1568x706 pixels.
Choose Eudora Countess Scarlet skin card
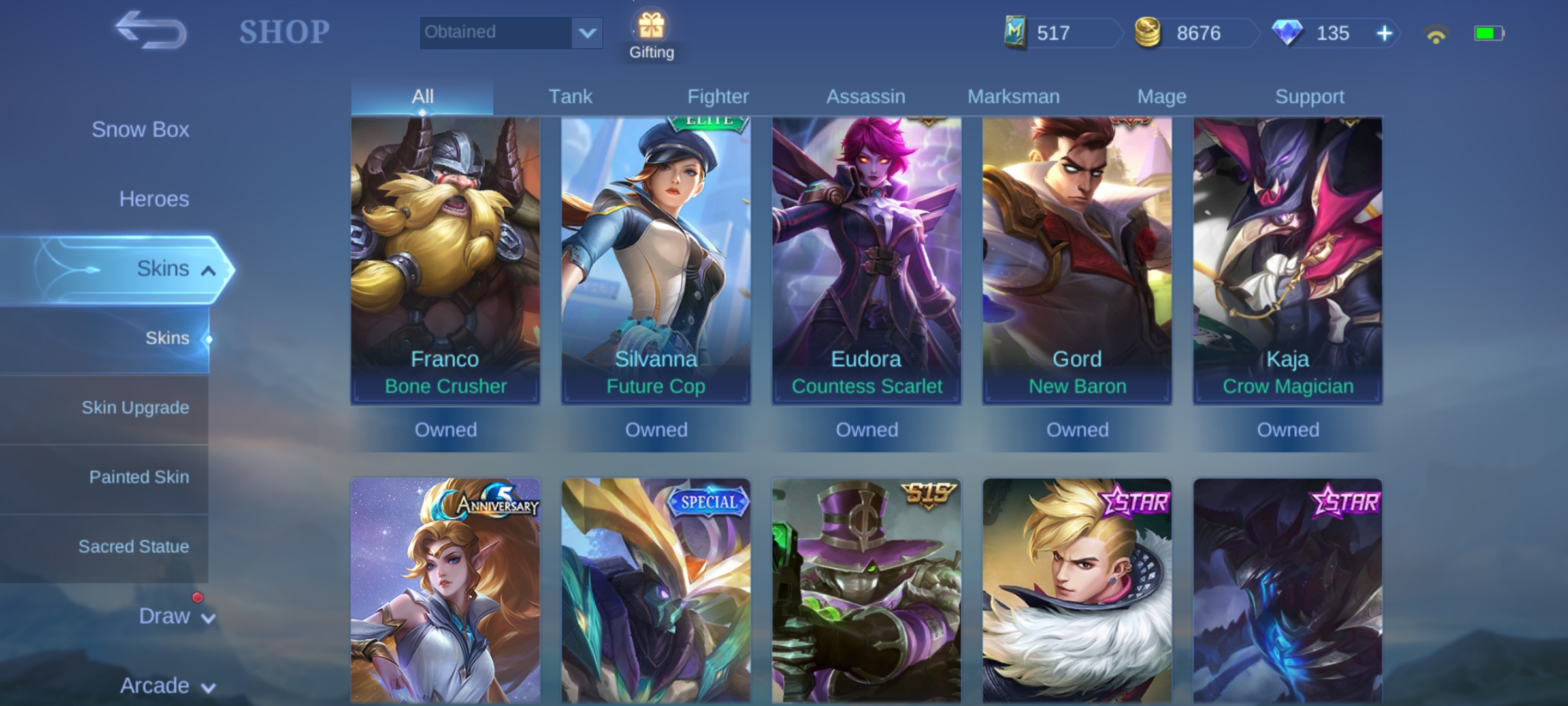tap(866, 261)
